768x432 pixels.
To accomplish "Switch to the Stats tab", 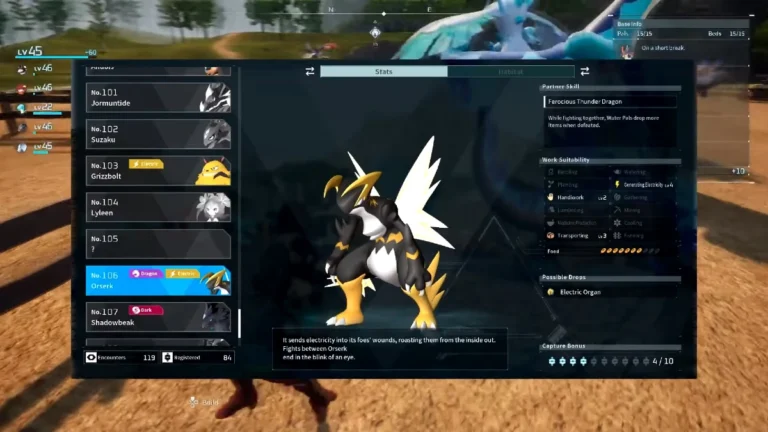I will pyautogui.click(x=383, y=71).
